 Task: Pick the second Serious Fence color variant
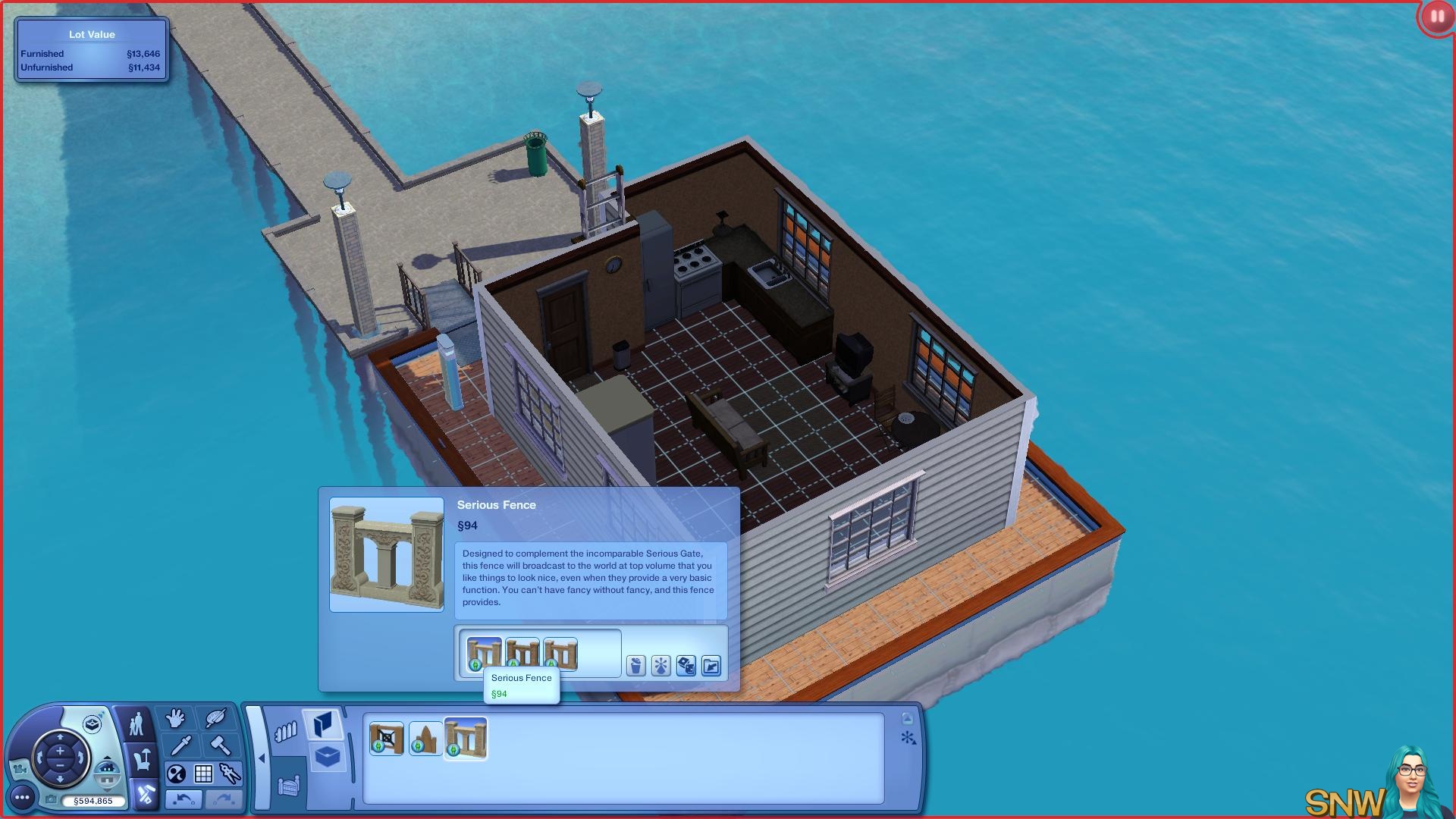coord(522,653)
